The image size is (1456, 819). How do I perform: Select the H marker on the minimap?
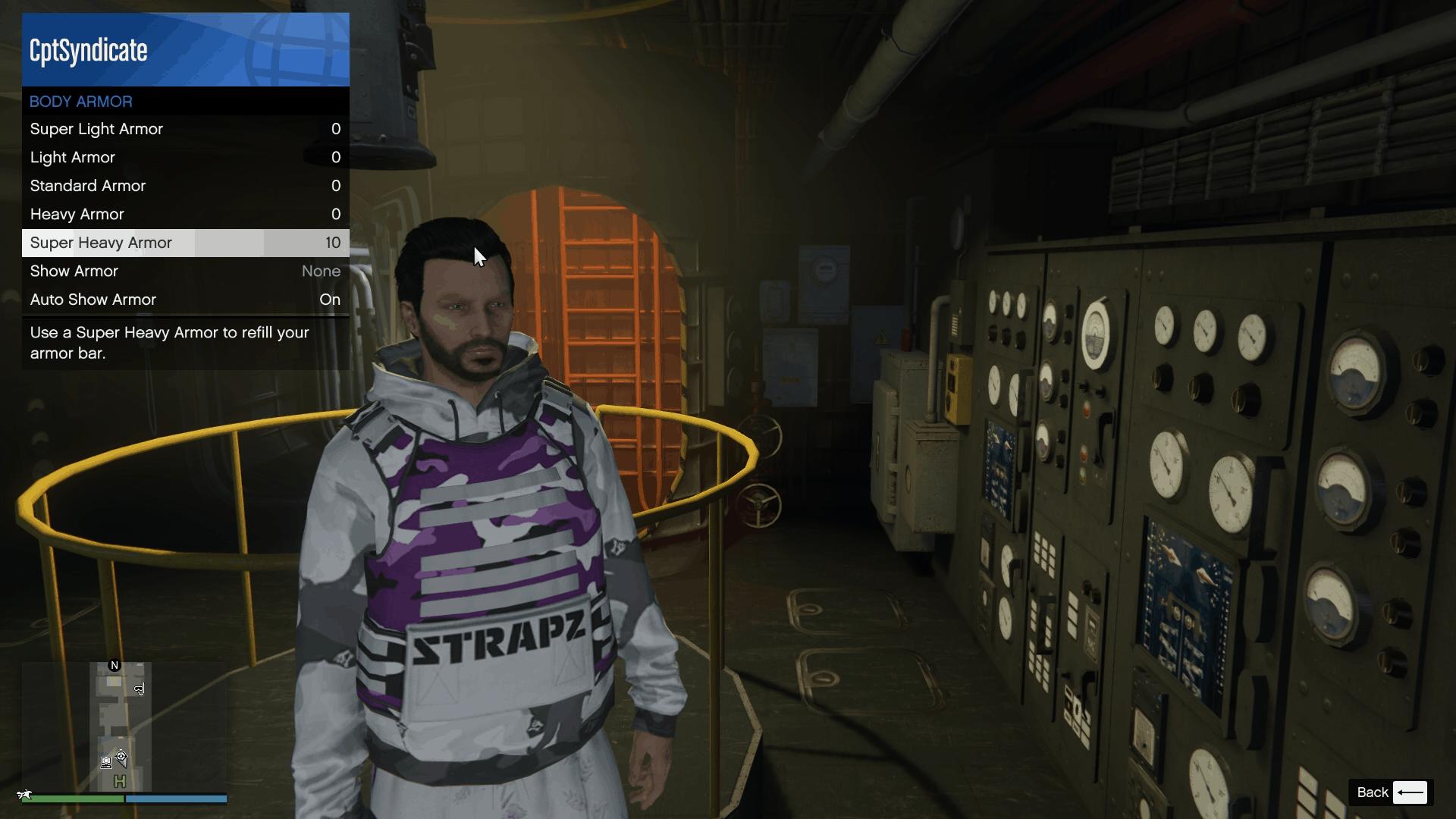click(120, 781)
